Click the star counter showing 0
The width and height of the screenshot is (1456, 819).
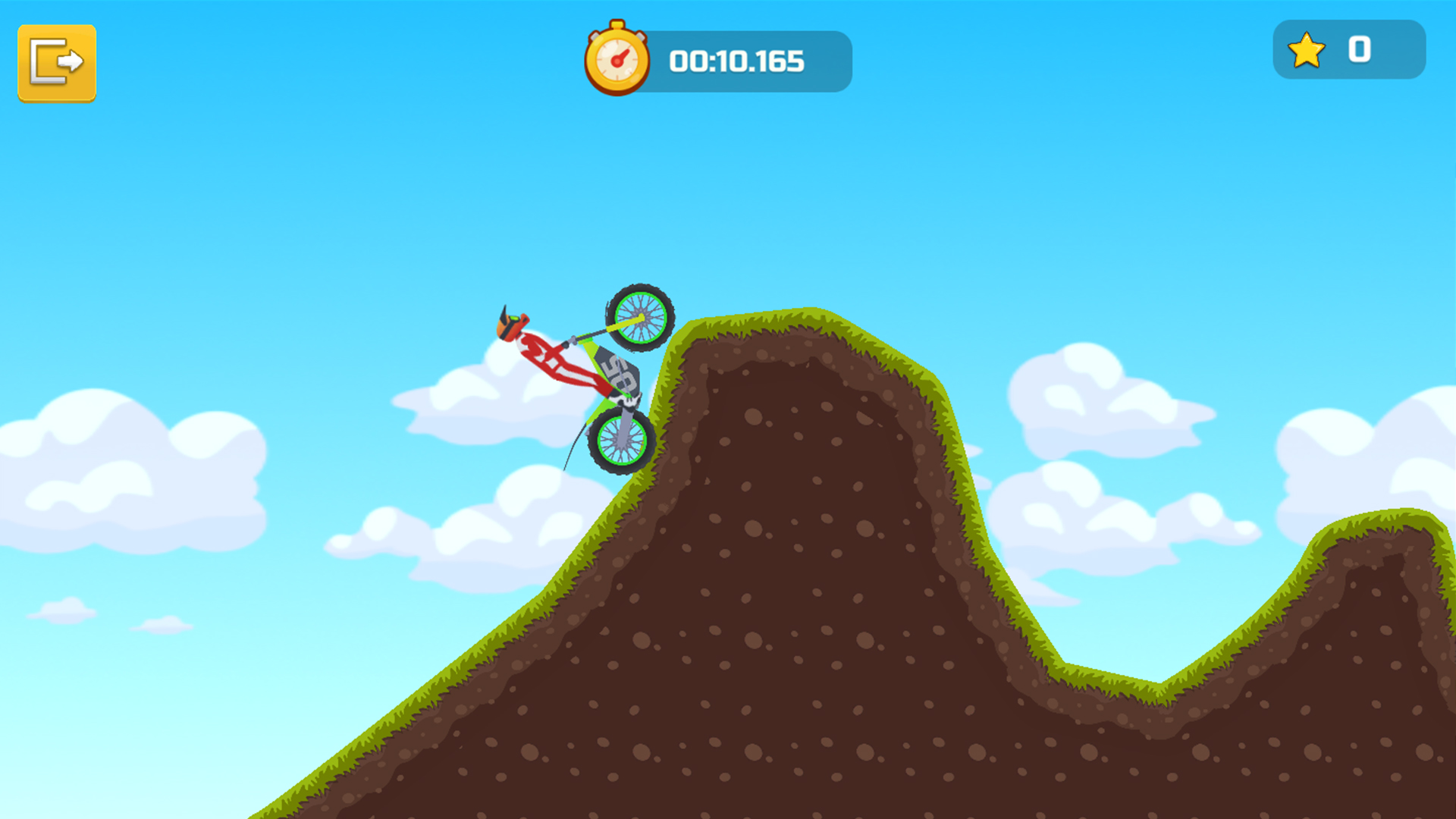[x=1360, y=50]
